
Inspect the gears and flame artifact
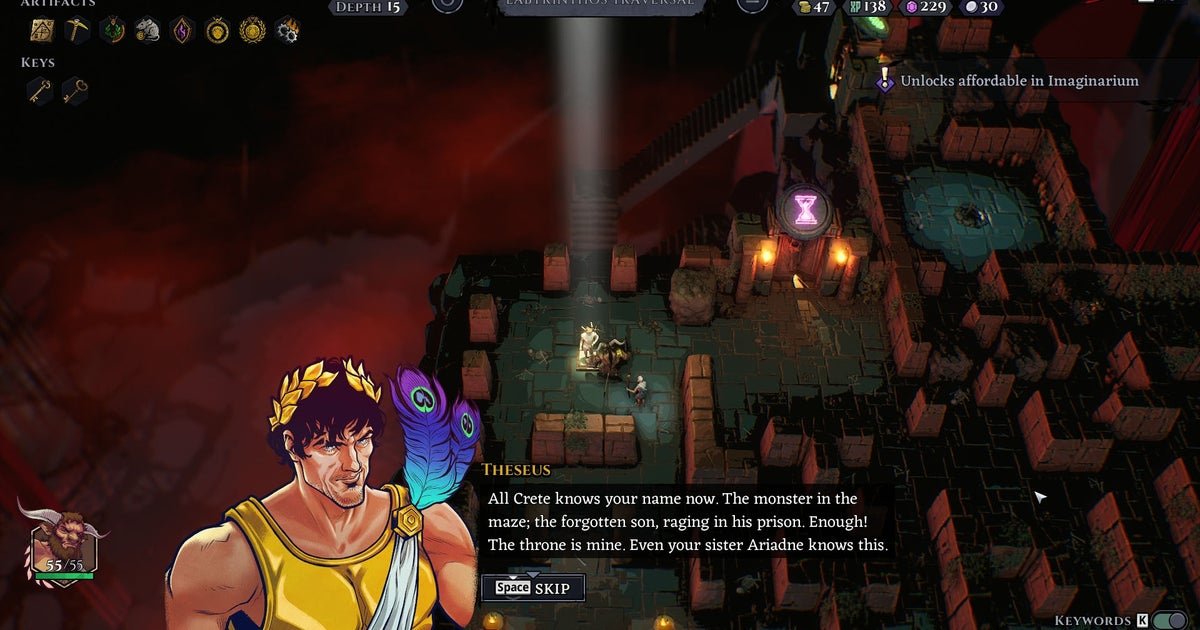coord(287,30)
